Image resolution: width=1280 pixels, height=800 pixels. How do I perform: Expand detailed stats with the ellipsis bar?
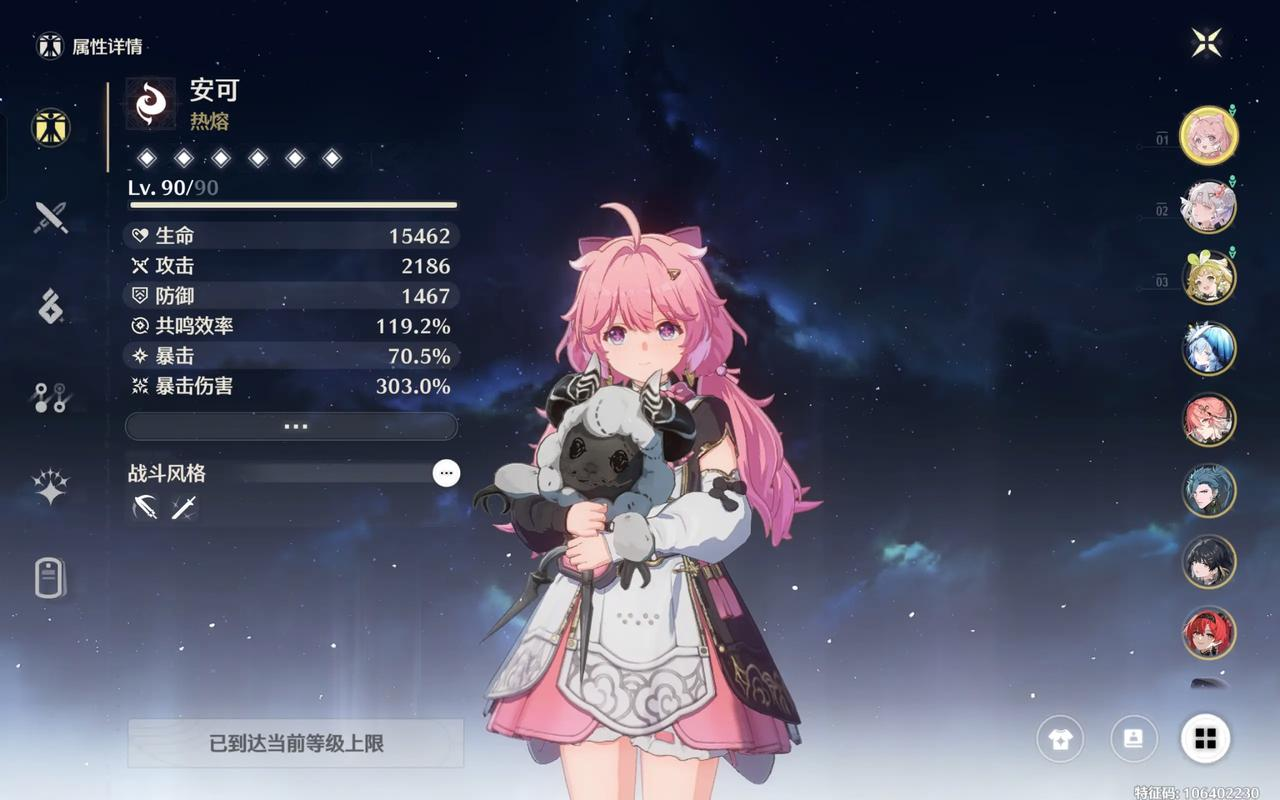pyautogui.click(x=292, y=426)
